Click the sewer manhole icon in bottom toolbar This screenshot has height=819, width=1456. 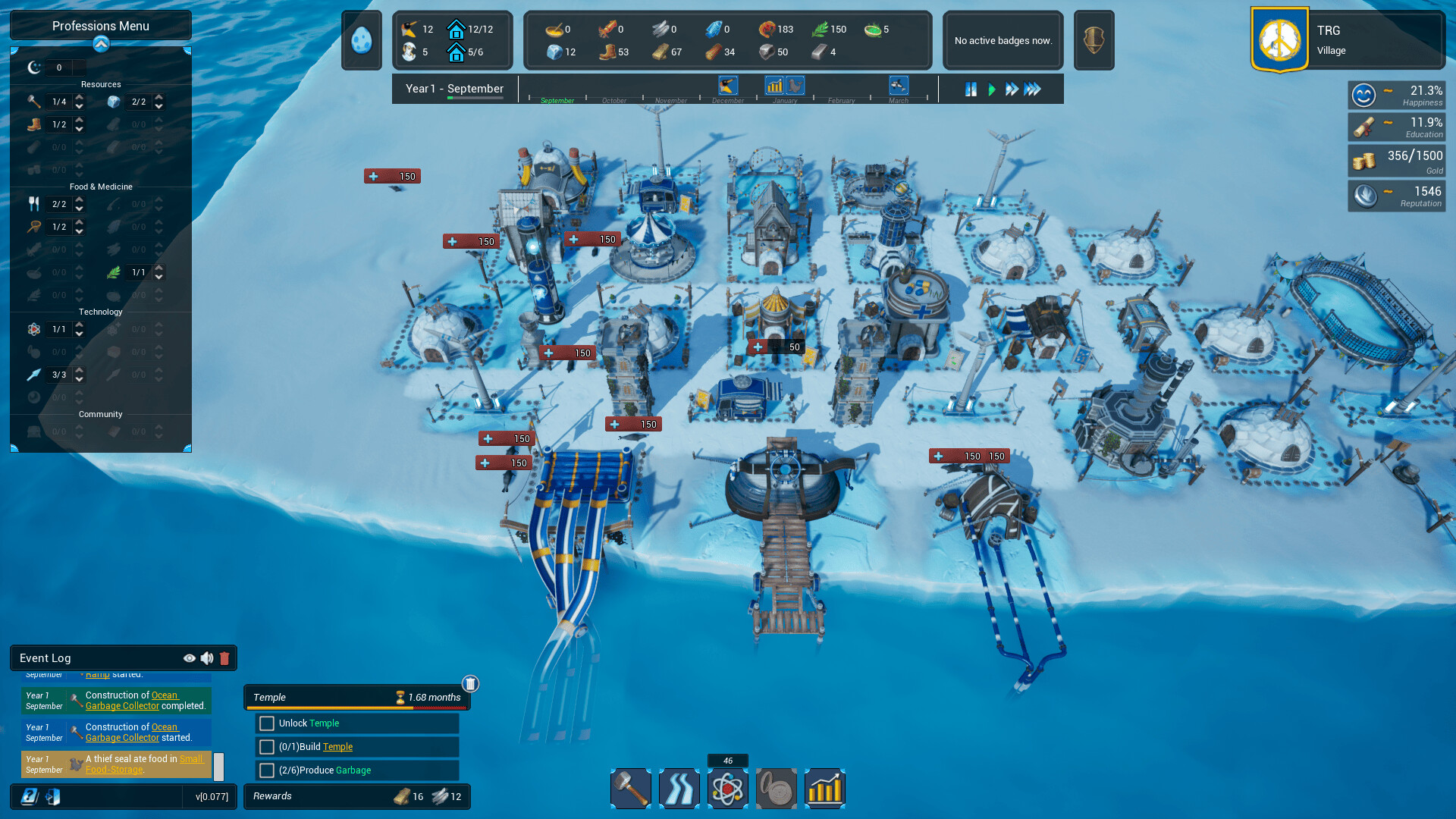(776, 789)
